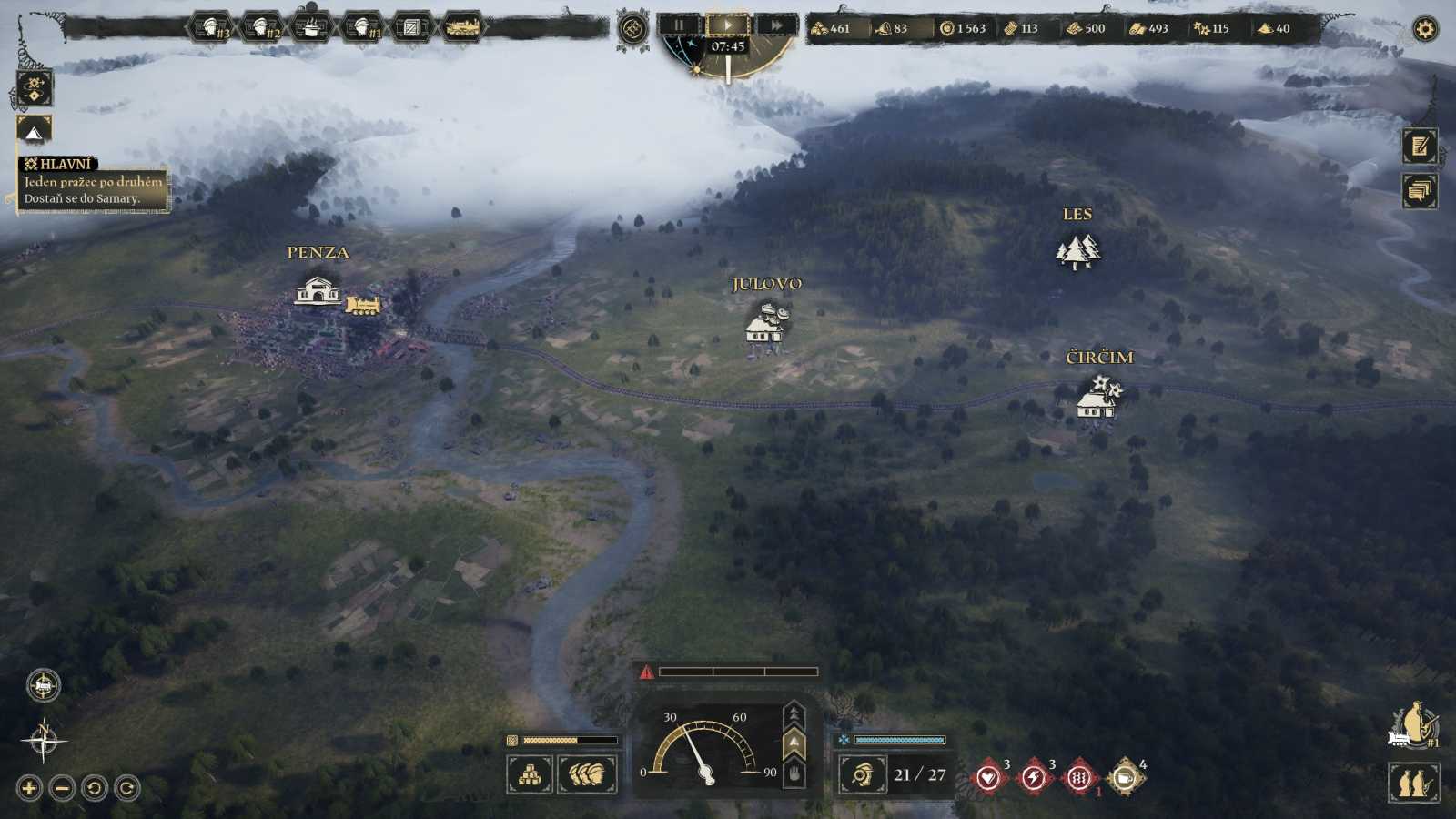Open the settings gear menu
Viewport: 1456px width, 819px height.
[x=1424, y=29]
